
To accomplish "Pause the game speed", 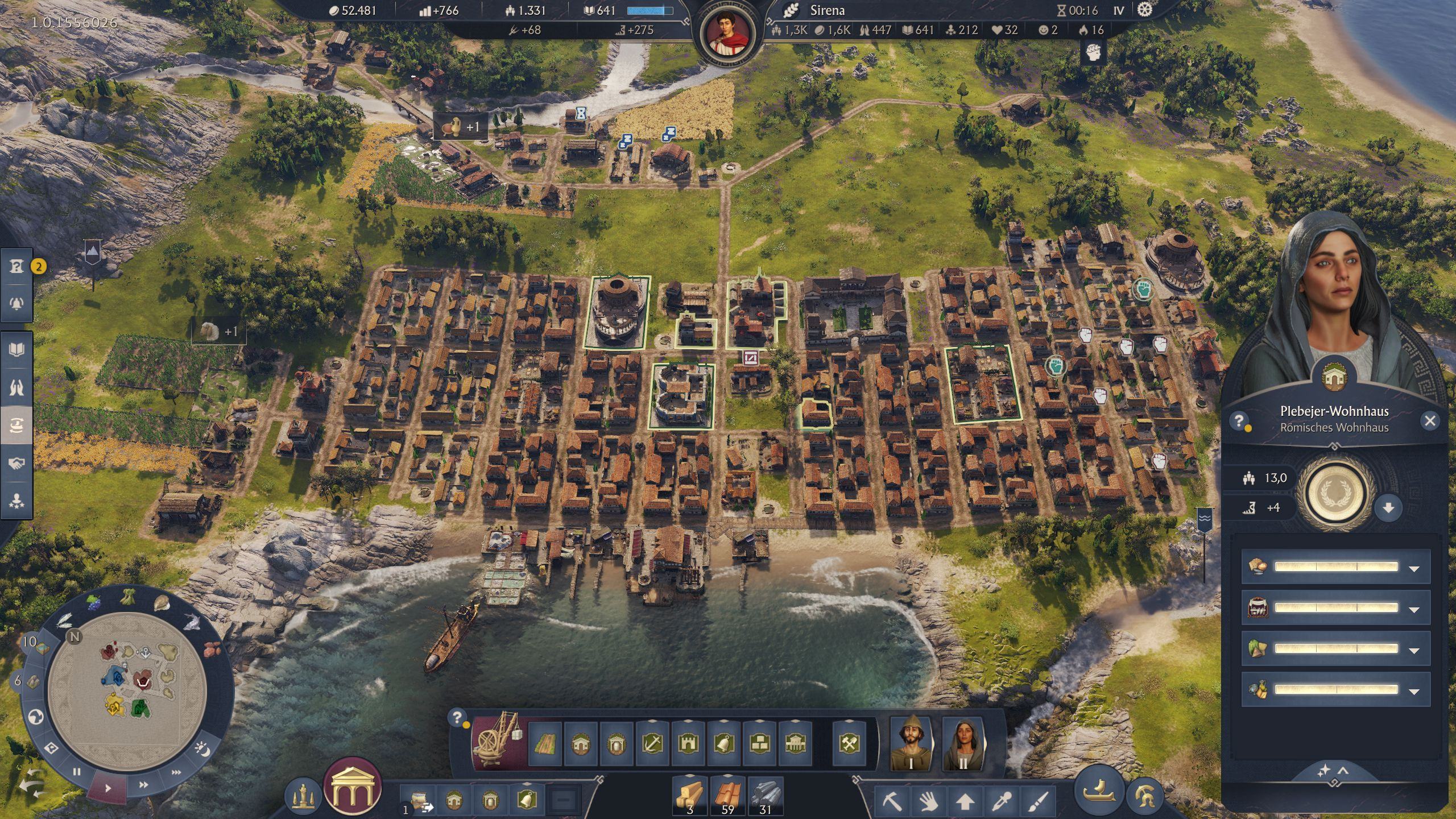I will tap(77, 772).
